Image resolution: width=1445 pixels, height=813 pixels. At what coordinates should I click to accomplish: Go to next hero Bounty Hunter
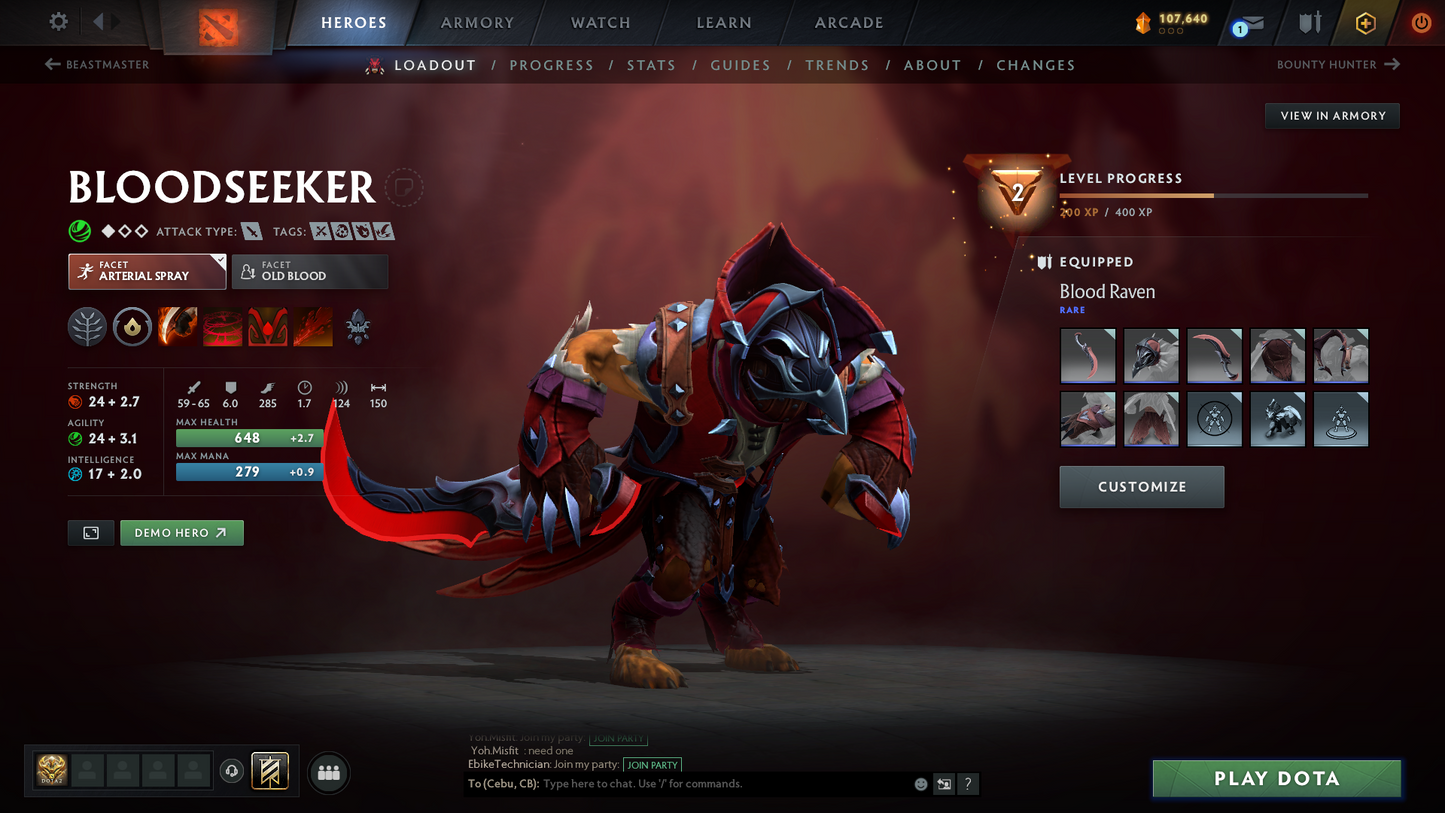(1338, 65)
